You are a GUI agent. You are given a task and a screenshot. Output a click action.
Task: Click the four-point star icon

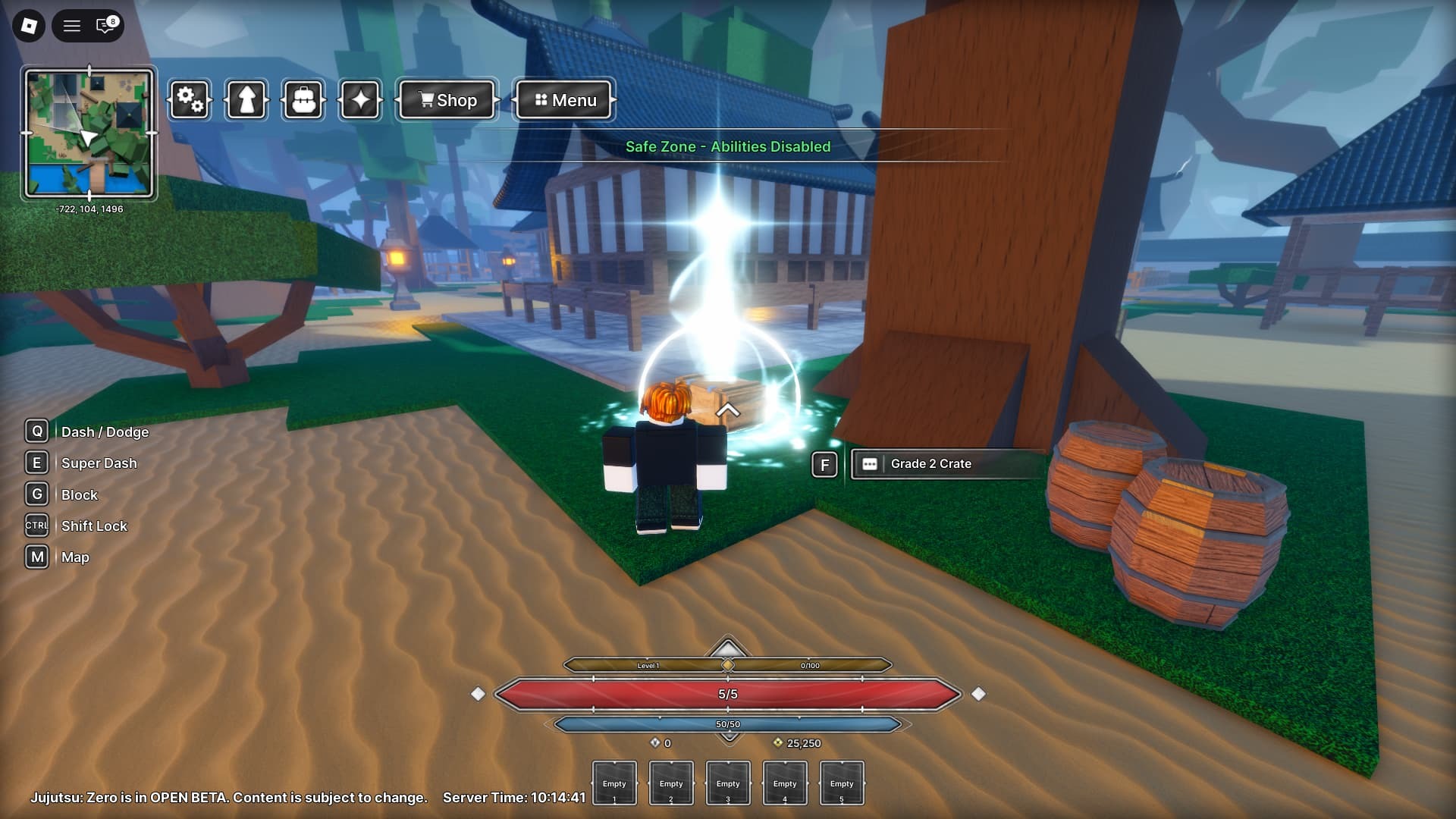click(360, 100)
